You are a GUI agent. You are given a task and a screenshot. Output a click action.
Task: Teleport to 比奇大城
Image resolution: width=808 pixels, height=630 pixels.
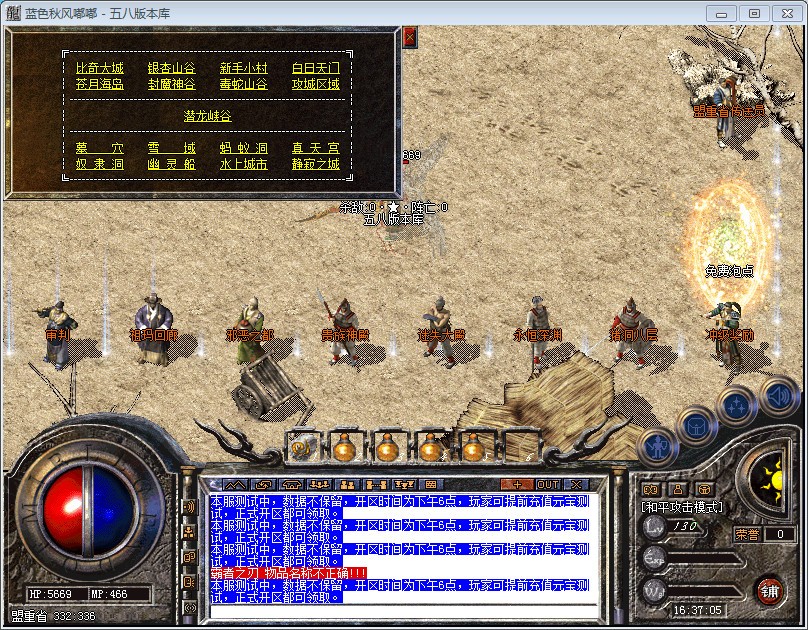click(x=100, y=68)
